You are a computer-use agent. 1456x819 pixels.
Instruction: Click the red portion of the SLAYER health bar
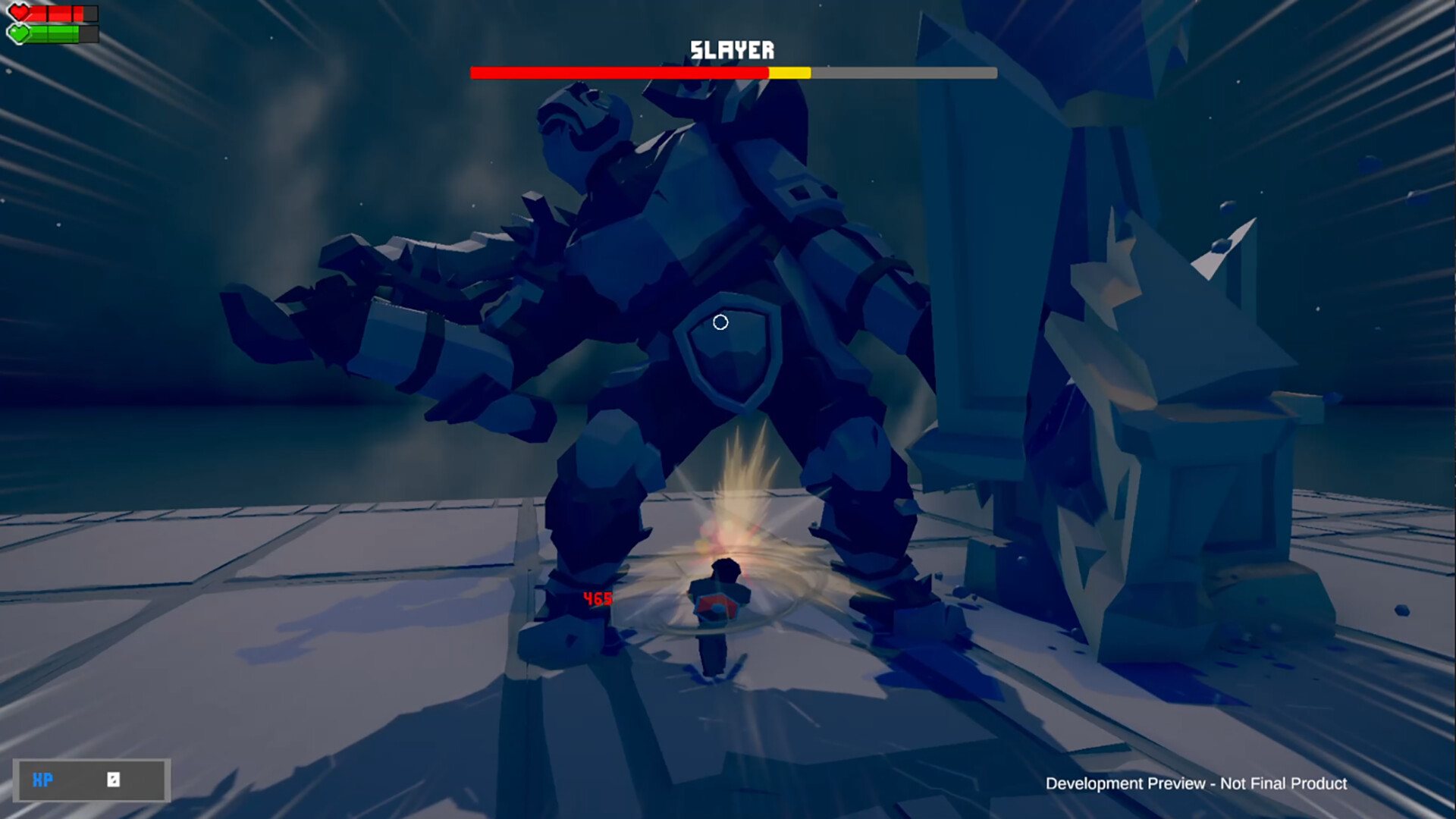(618, 72)
